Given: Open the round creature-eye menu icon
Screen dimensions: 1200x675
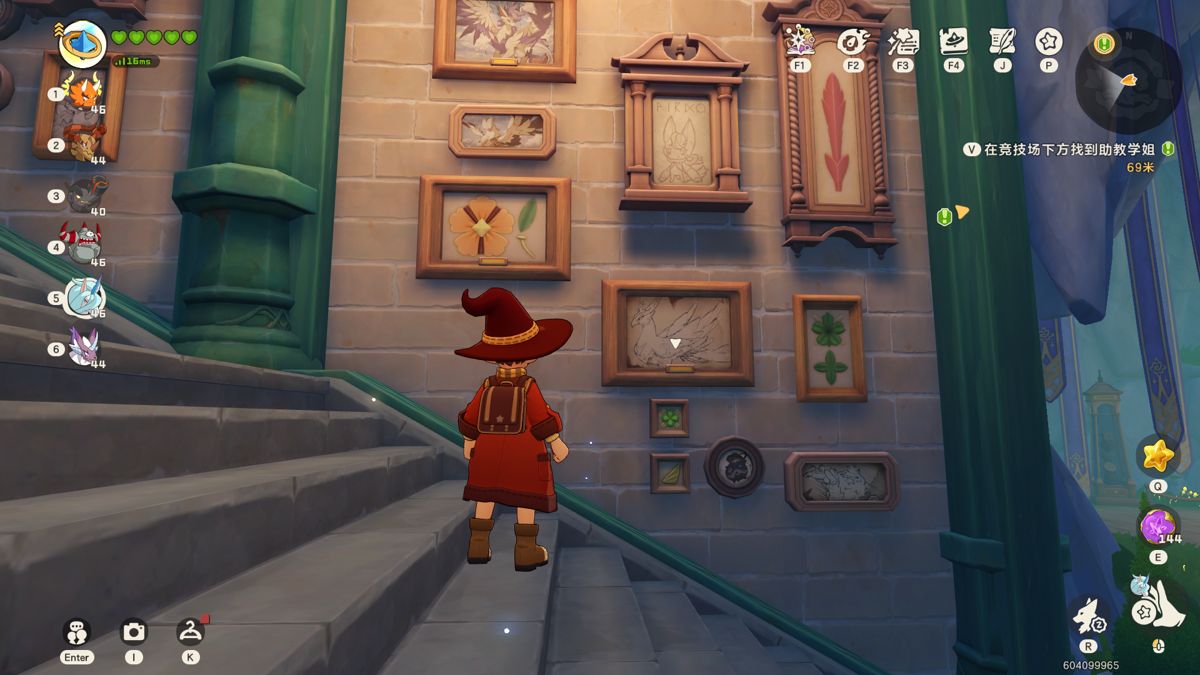Looking at the screenshot, I should pyautogui.click(x=852, y=42).
